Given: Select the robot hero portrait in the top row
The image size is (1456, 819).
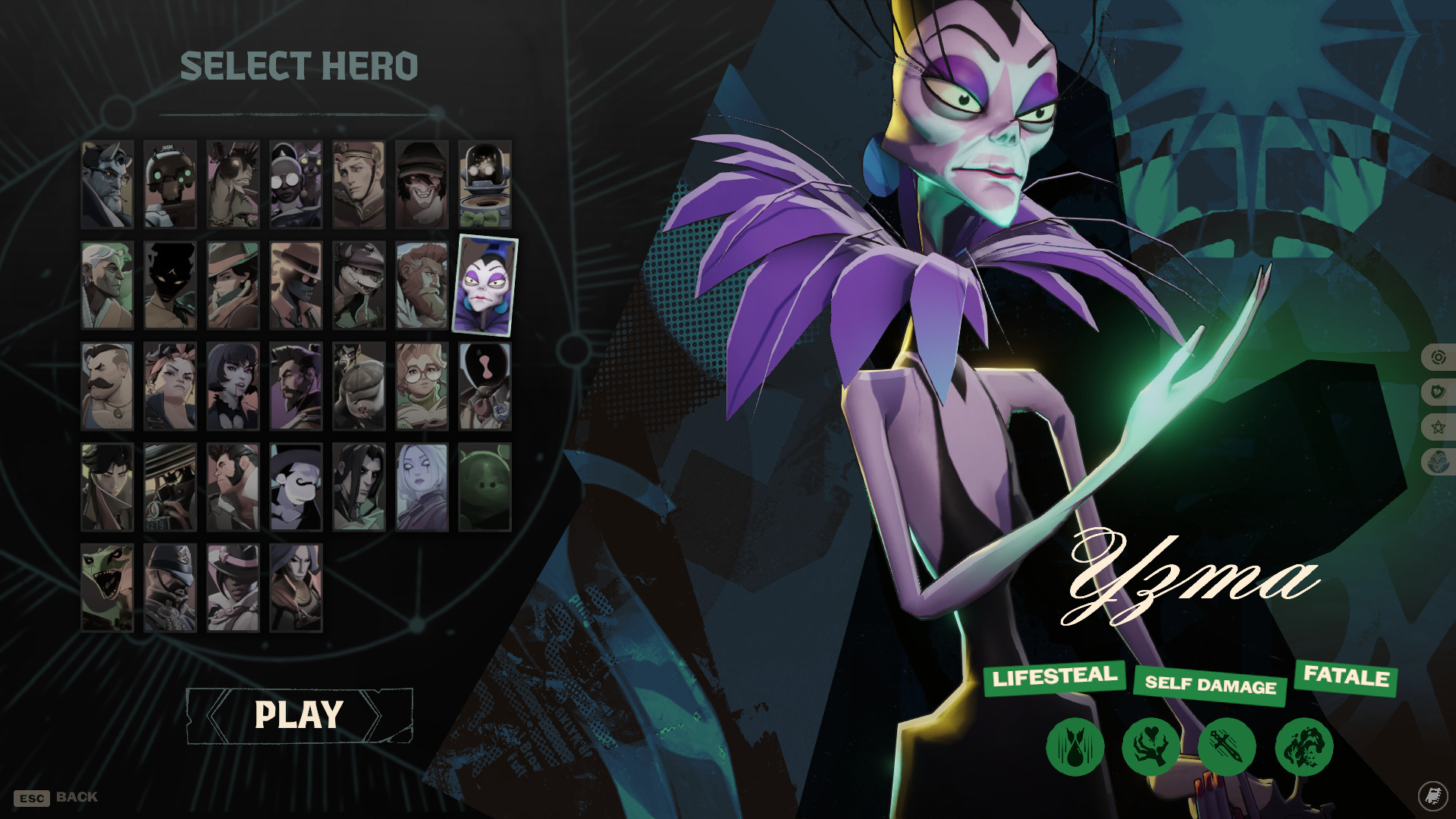Looking at the screenshot, I should [170, 184].
